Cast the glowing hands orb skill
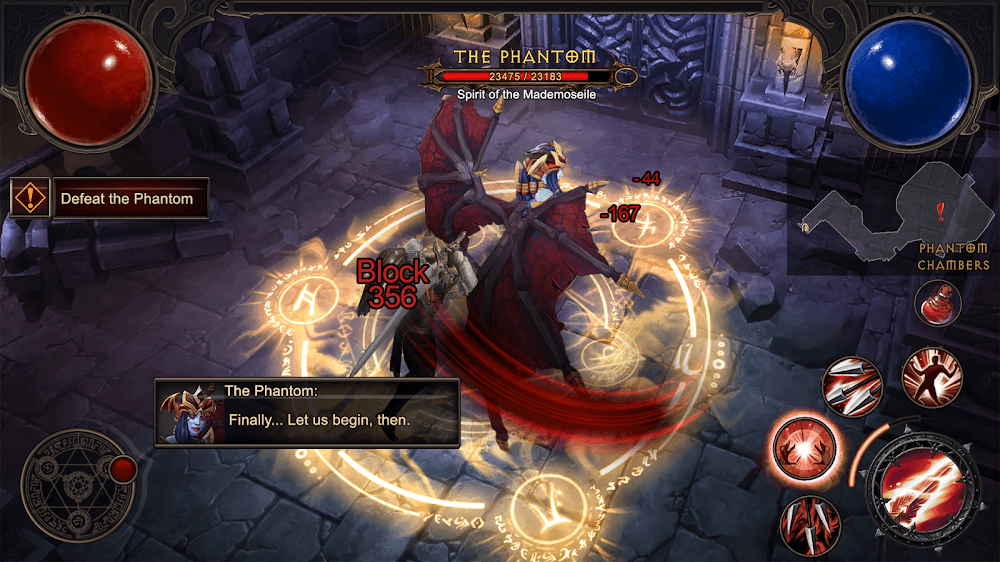 coord(804,446)
